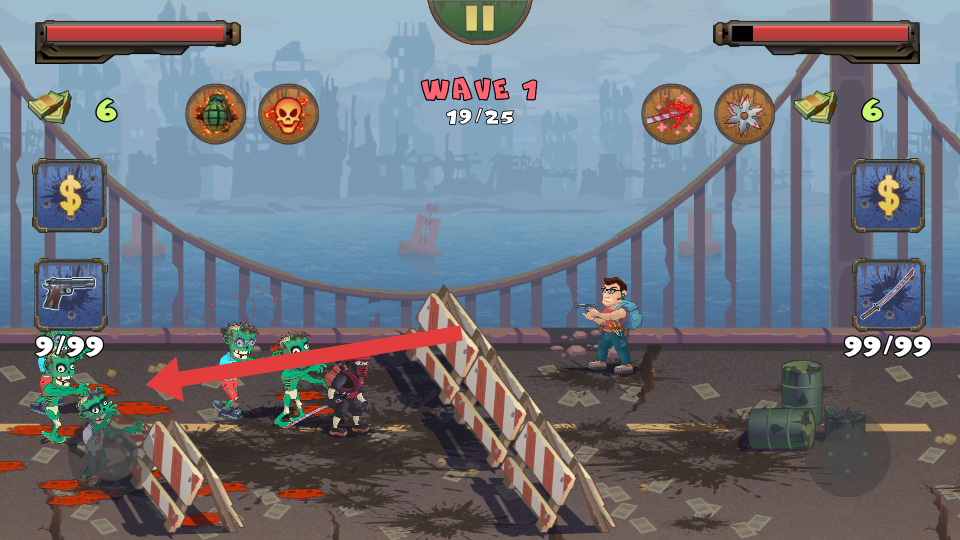Use the firecracker rocket ability

(x=671, y=114)
